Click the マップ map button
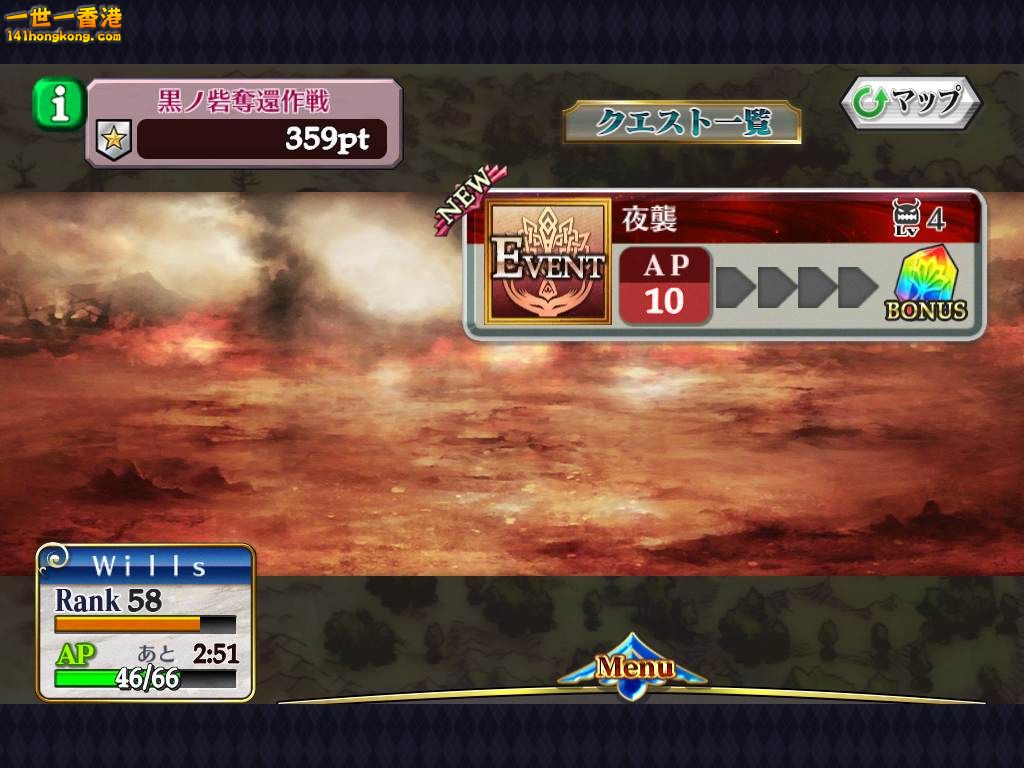 point(909,102)
